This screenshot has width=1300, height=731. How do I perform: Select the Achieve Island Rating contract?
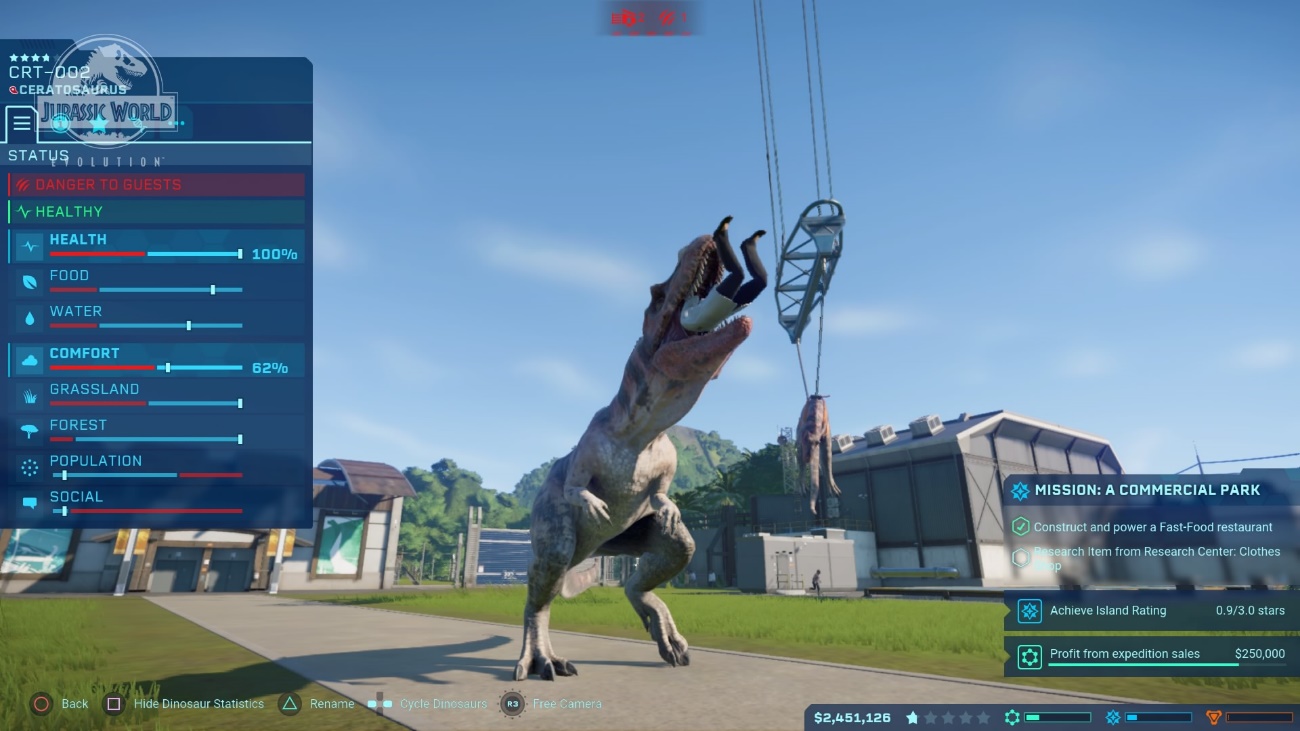1150,611
